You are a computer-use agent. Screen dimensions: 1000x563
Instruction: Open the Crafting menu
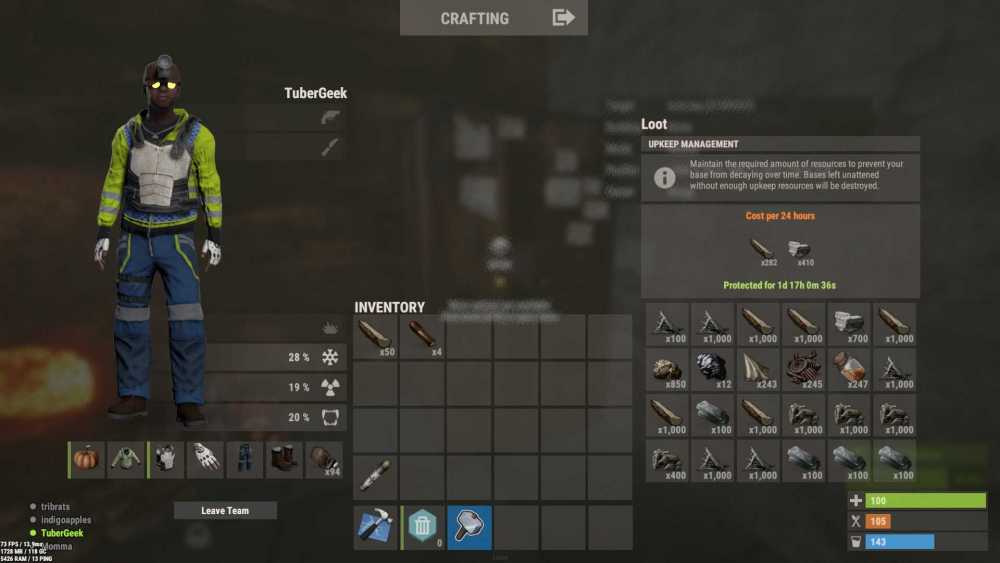coord(494,18)
